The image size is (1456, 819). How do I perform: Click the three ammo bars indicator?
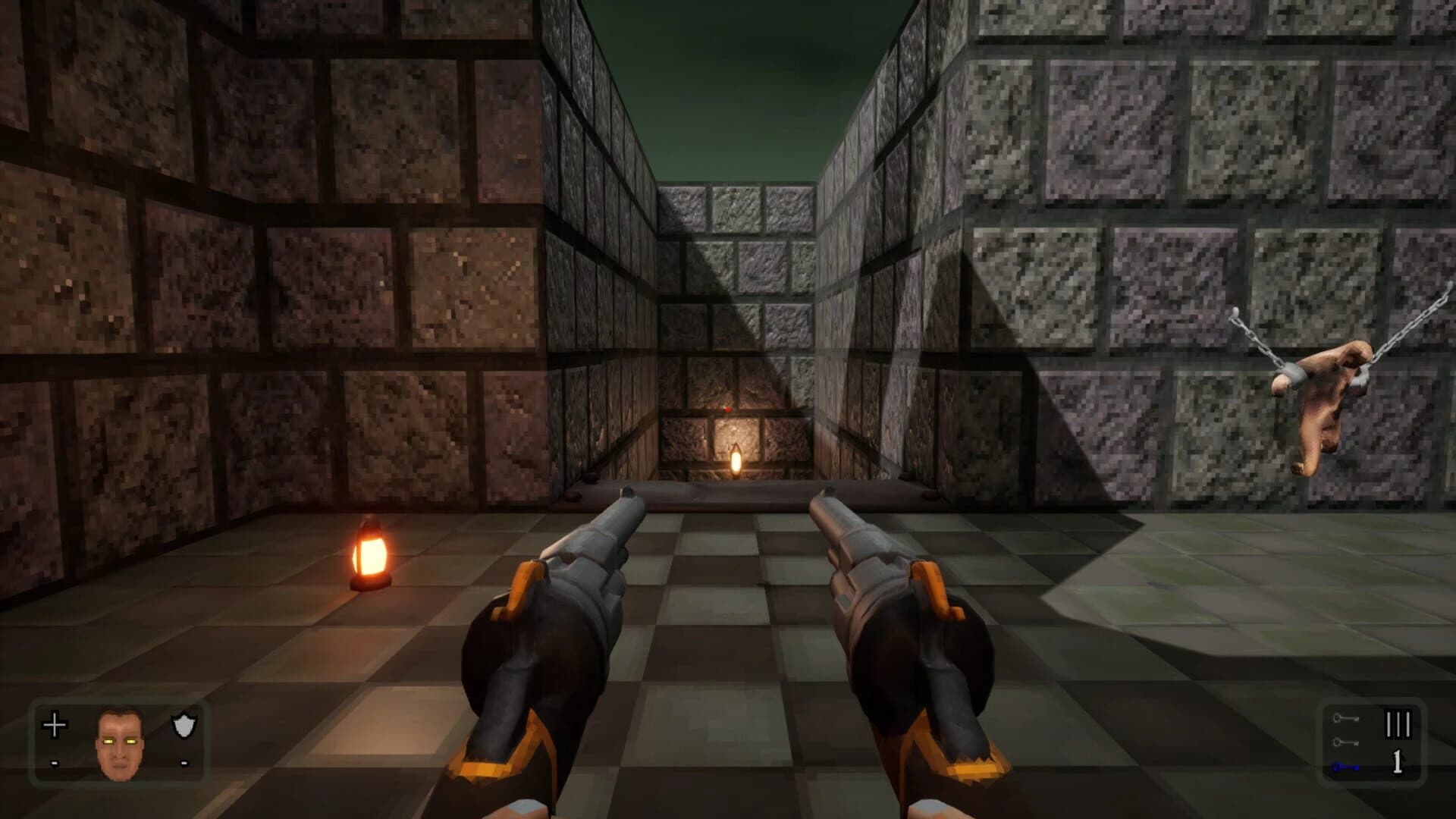coord(1399,724)
